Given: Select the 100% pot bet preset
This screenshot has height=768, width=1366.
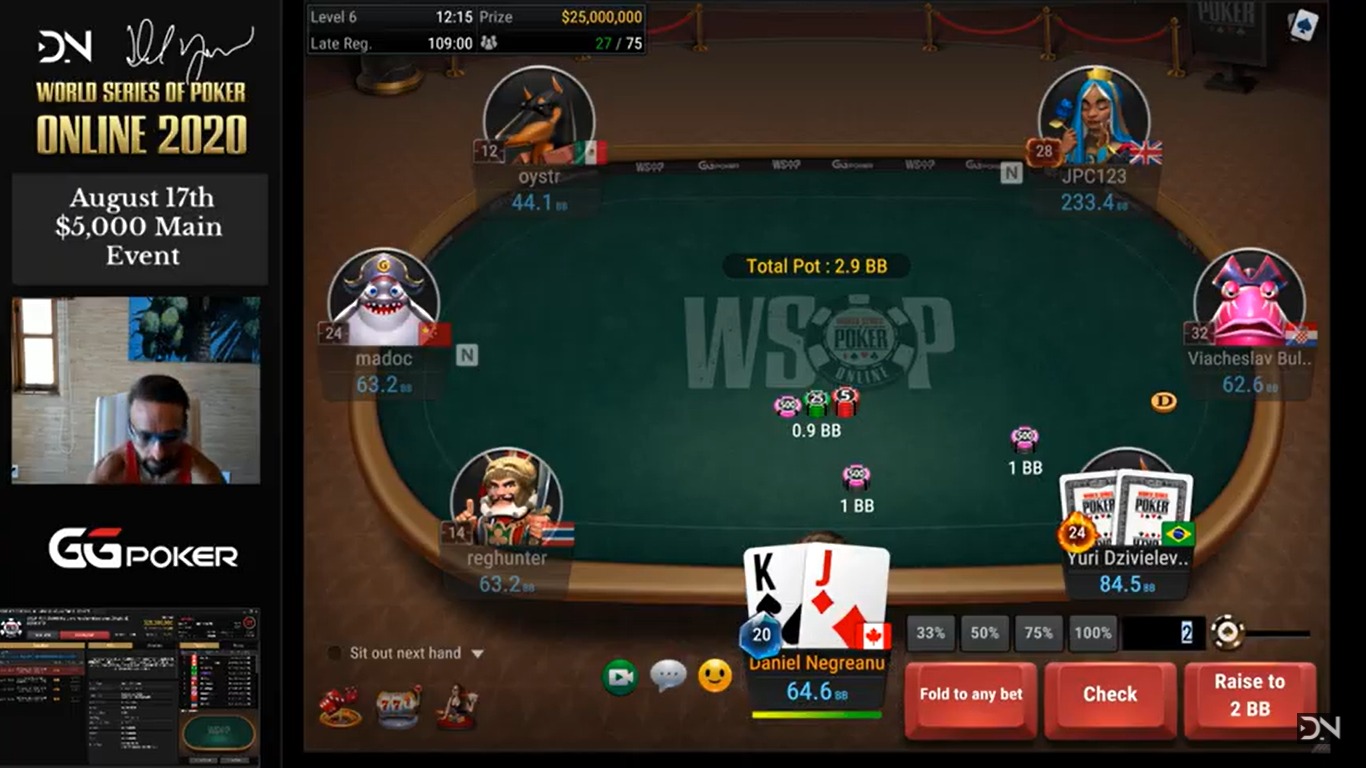Looking at the screenshot, I should coord(1093,632).
